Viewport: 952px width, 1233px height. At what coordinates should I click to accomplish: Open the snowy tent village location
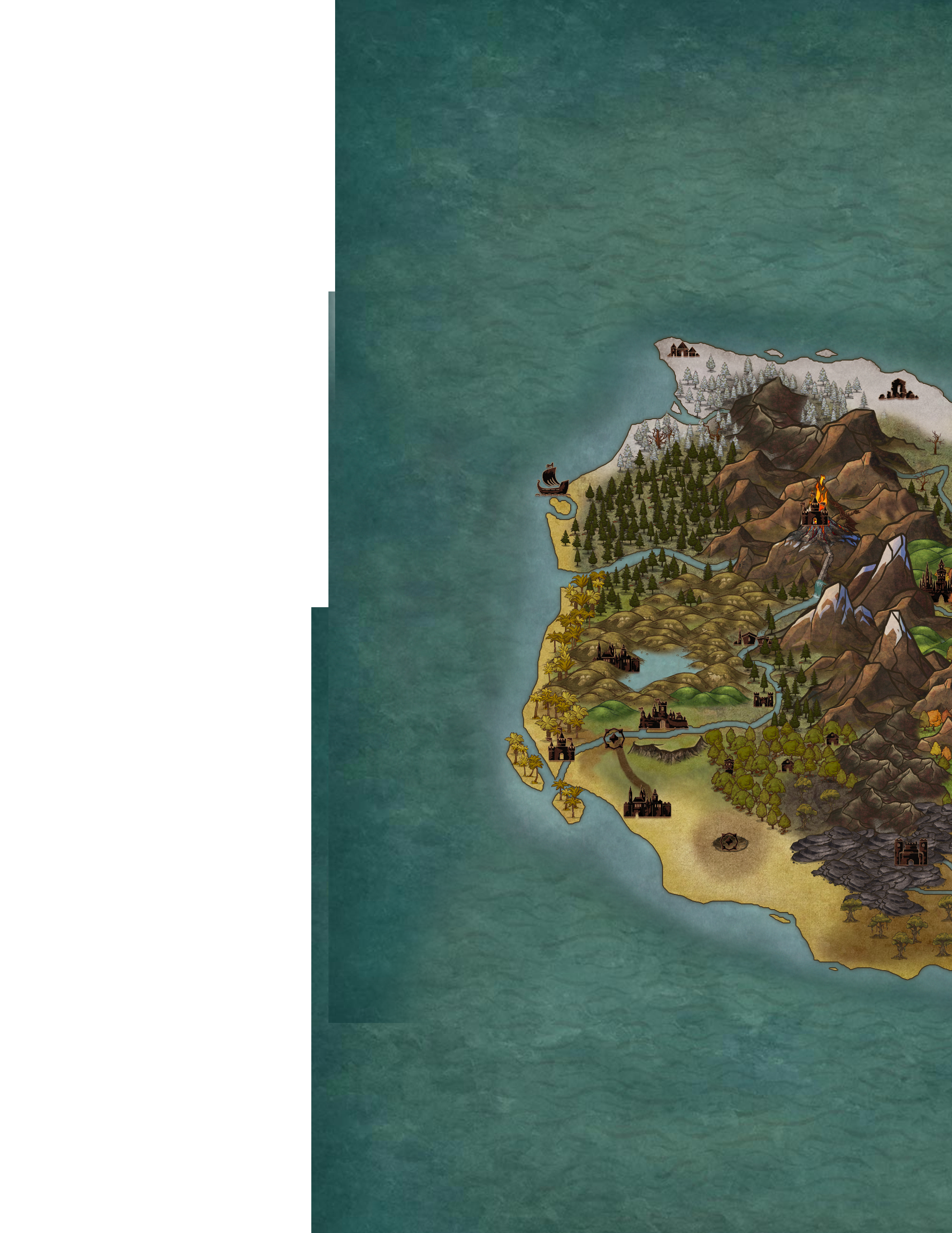[683, 350]
